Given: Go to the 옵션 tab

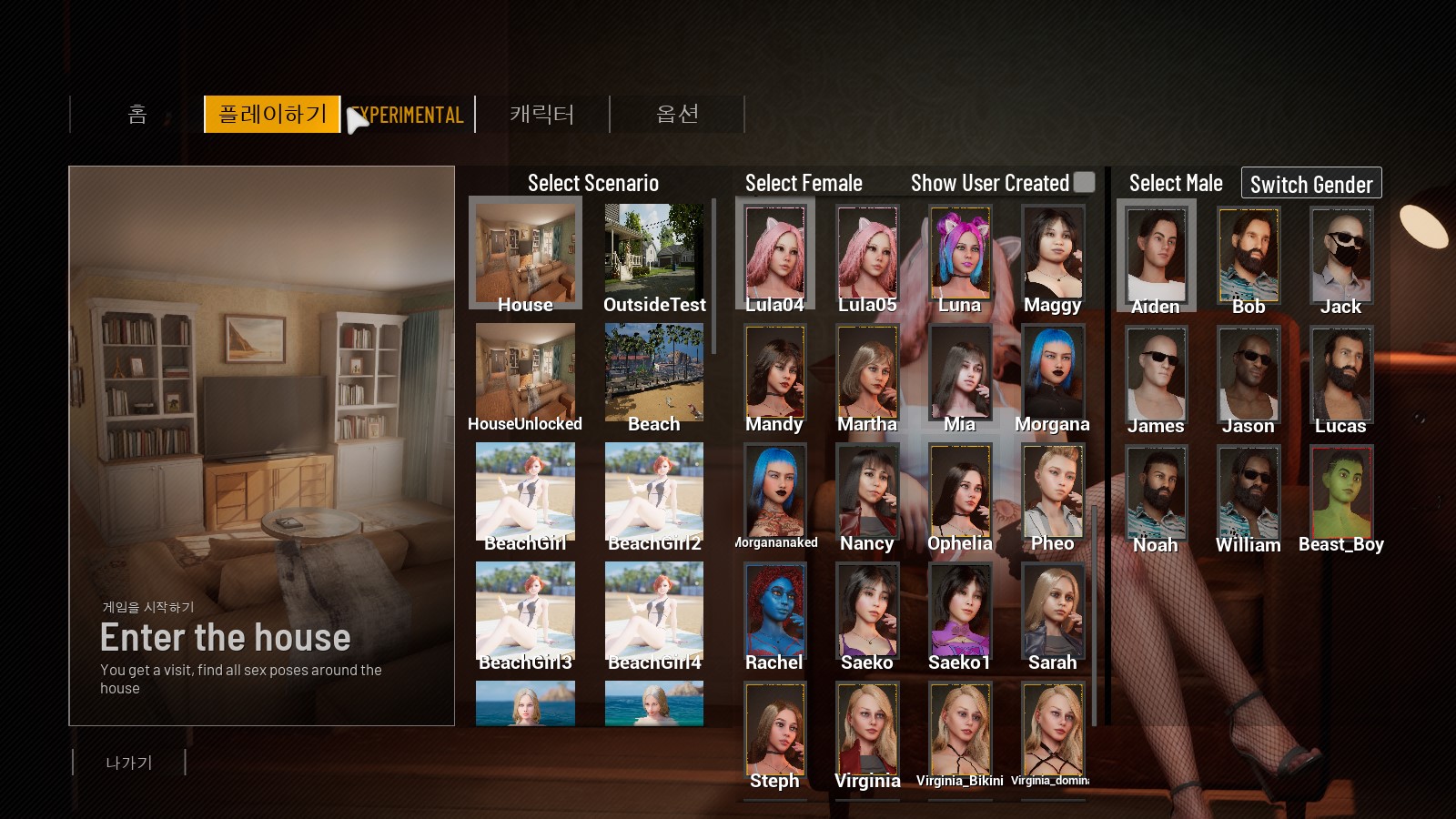Looking at the screenshot, I should [x=677, y=115].
